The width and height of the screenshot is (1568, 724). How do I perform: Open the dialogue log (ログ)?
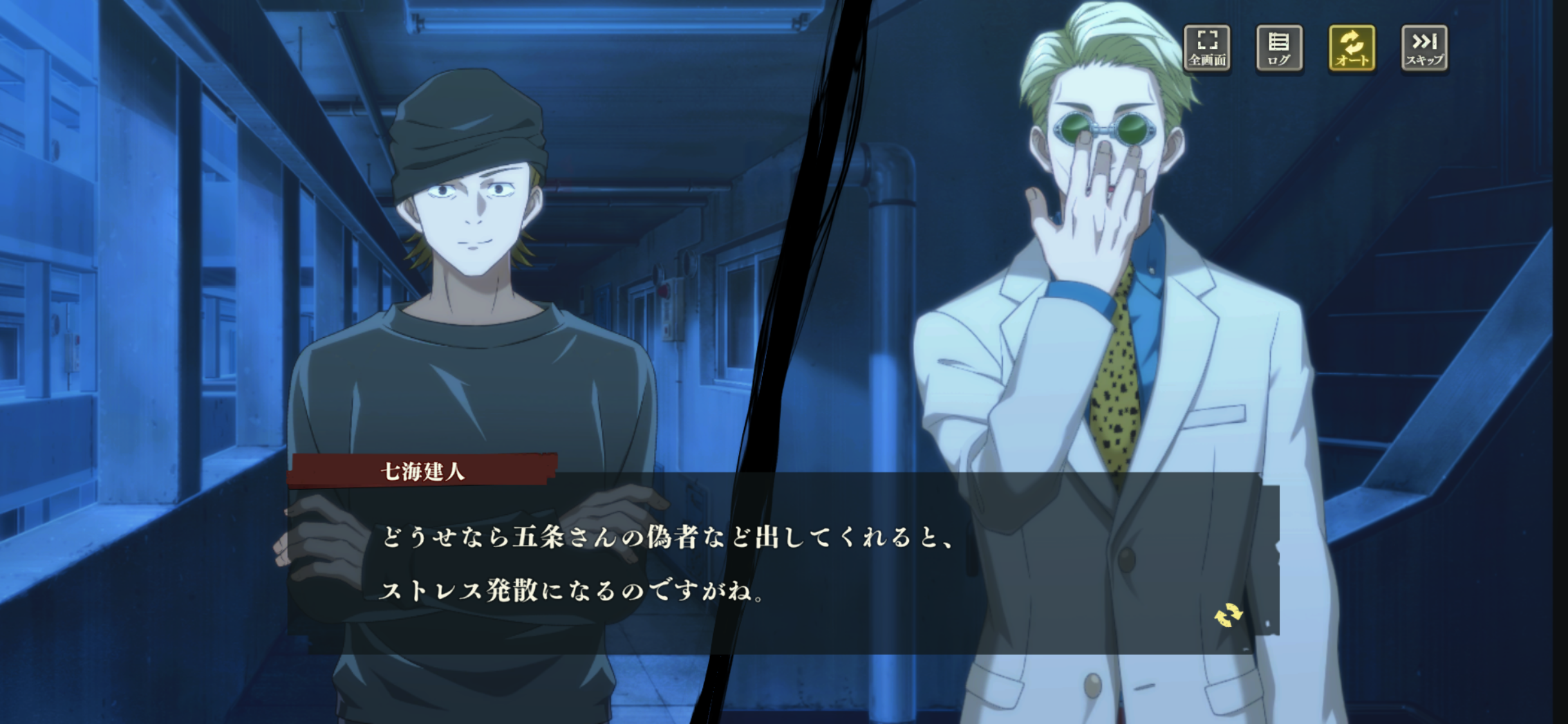click(x=1279, y=48)
